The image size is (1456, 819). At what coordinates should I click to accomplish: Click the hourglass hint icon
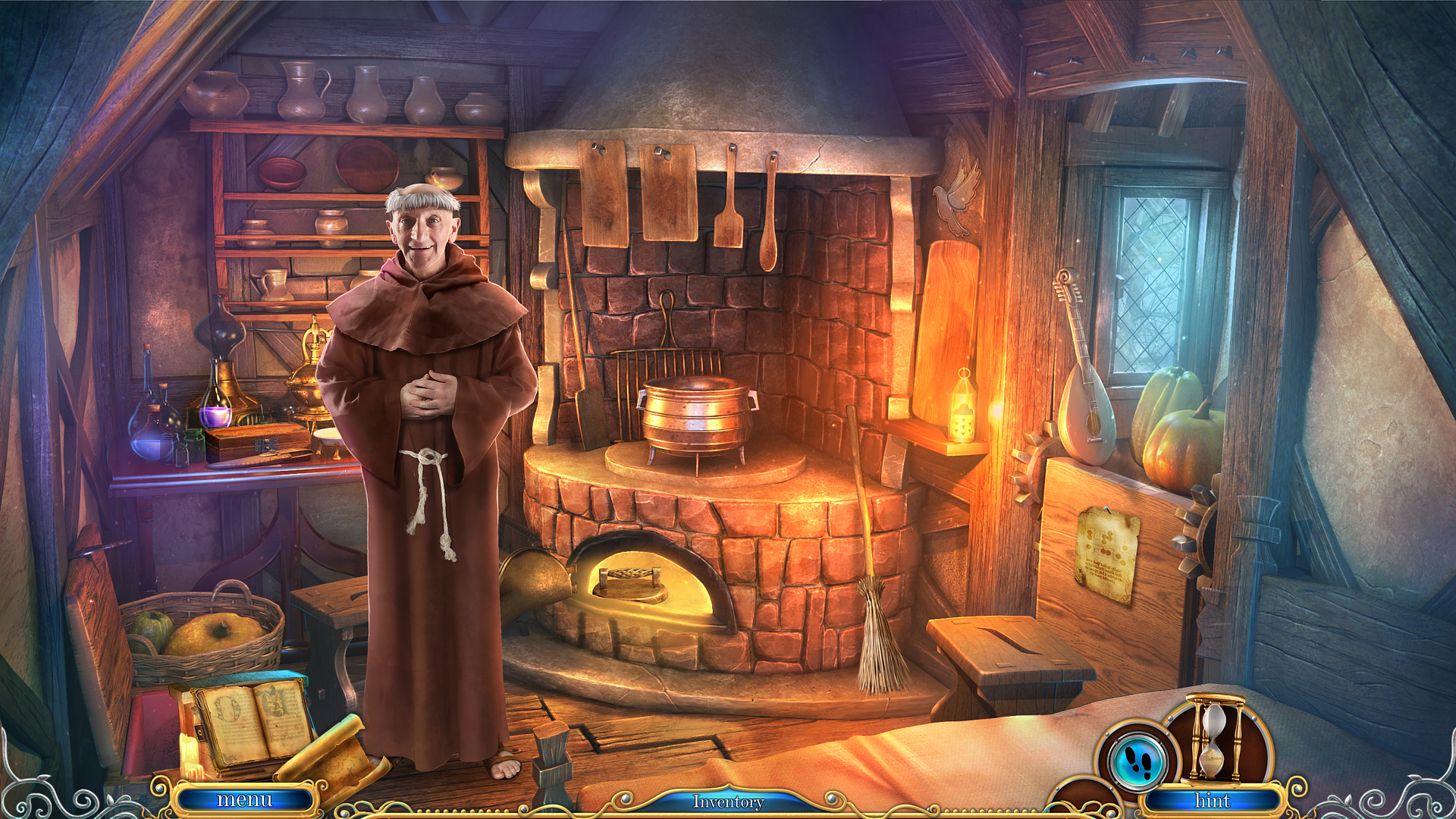pos(1215,739)
